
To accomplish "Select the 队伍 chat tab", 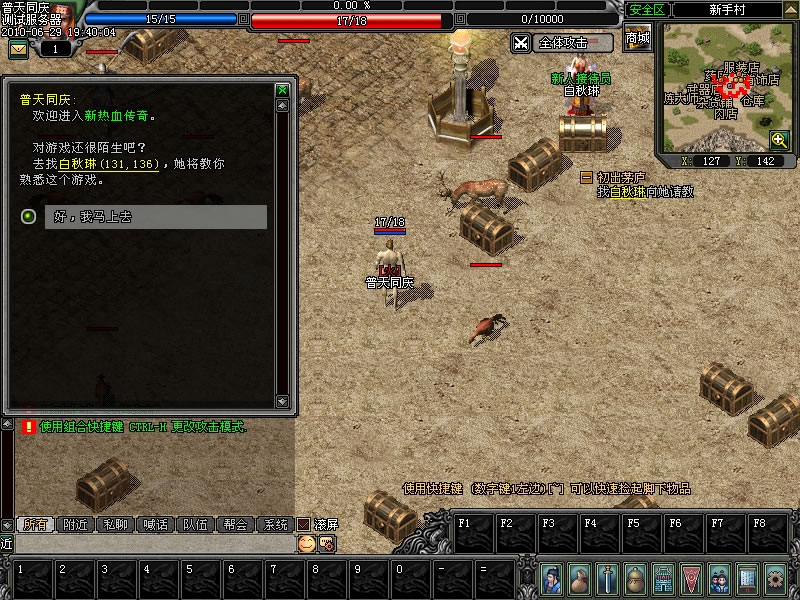I will (196, 524).
